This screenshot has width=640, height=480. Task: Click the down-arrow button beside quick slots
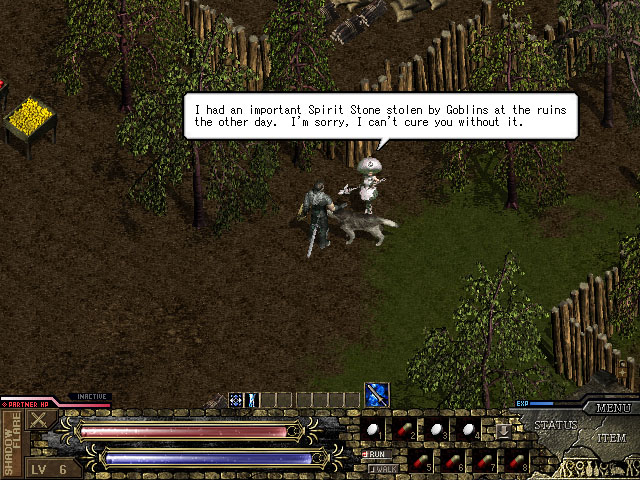(504, 430)
